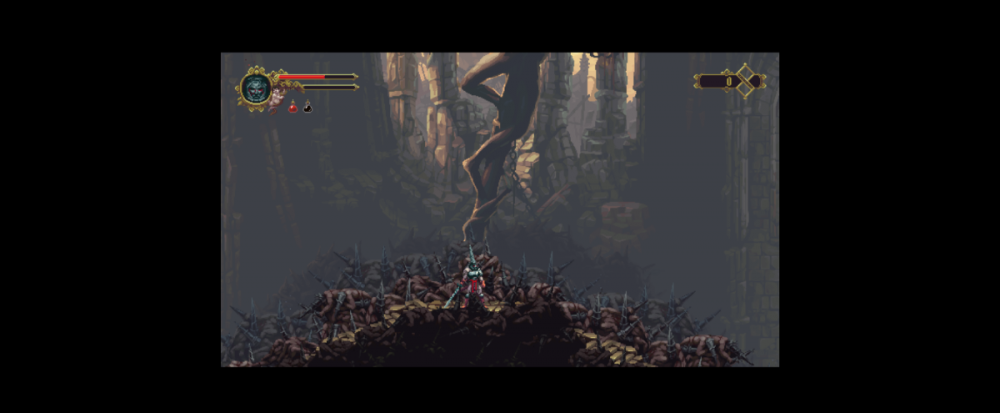Select the empty black flask icon
Viewport: 1000px width, 413px height.
tap(307, 106)
